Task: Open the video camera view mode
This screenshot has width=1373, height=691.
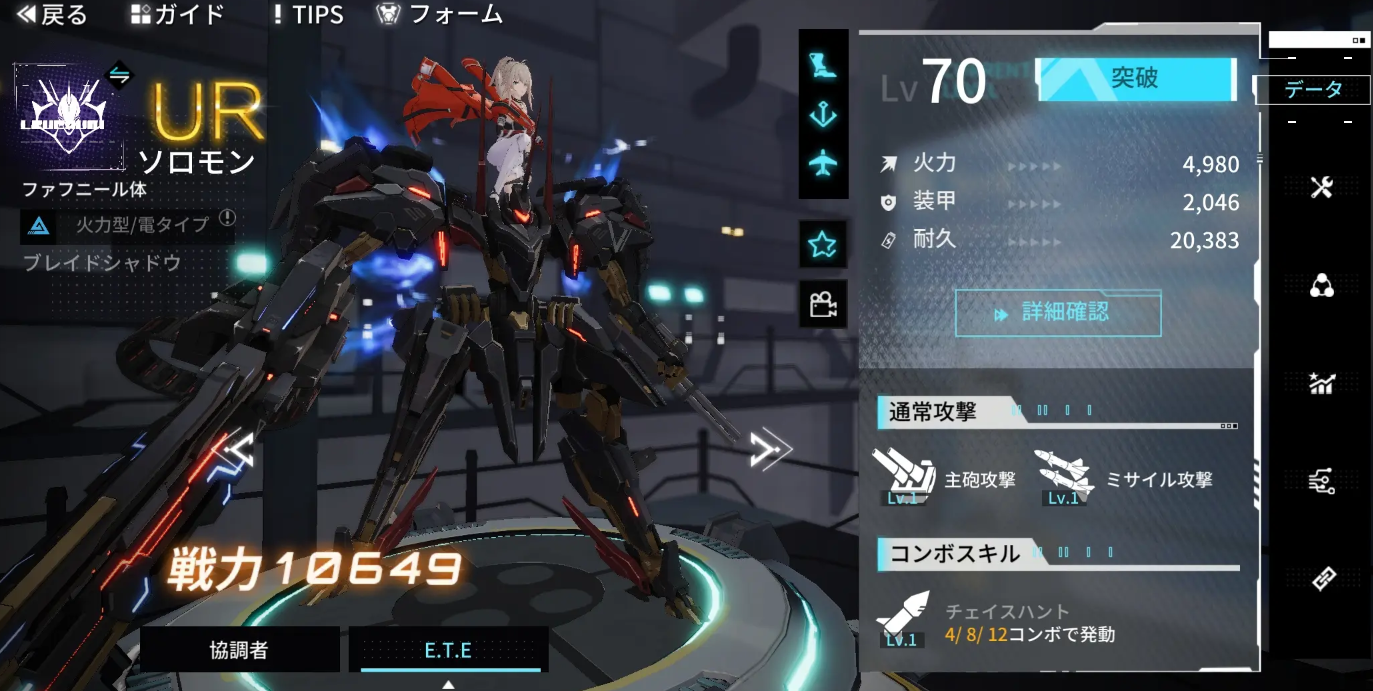Action: point(823,305)
